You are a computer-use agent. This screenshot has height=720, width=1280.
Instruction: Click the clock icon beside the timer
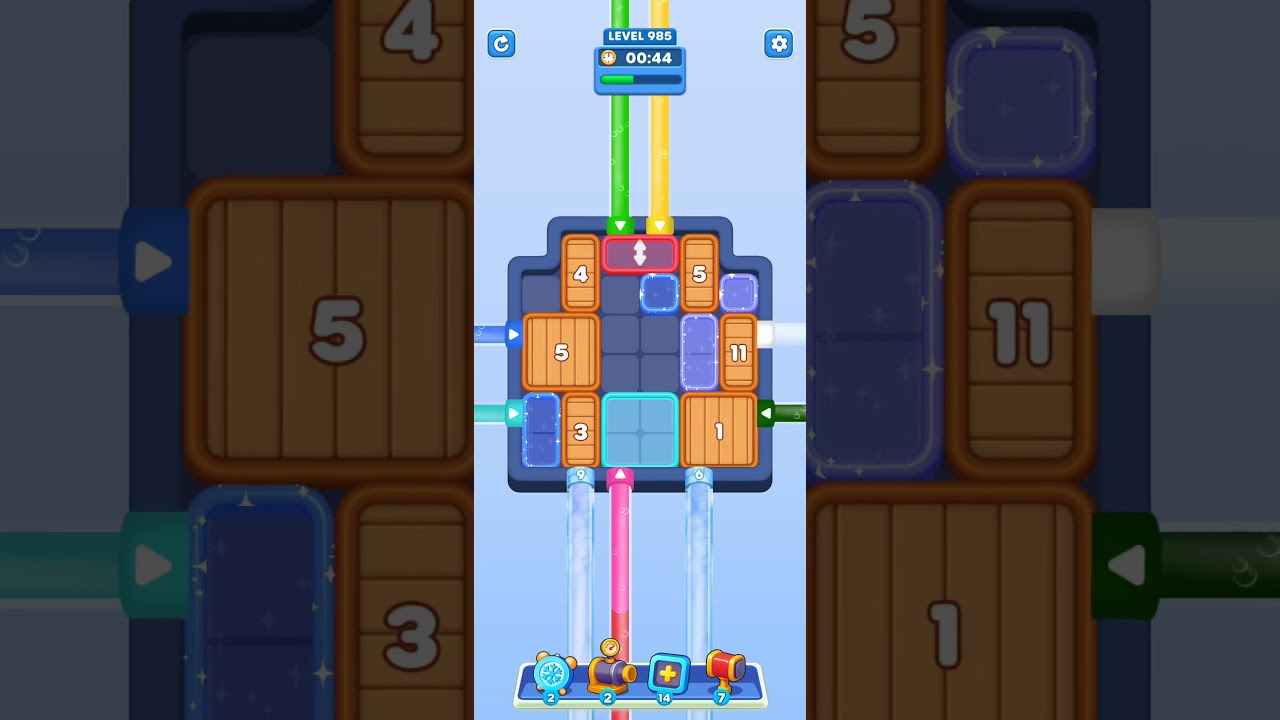(609, 58)
